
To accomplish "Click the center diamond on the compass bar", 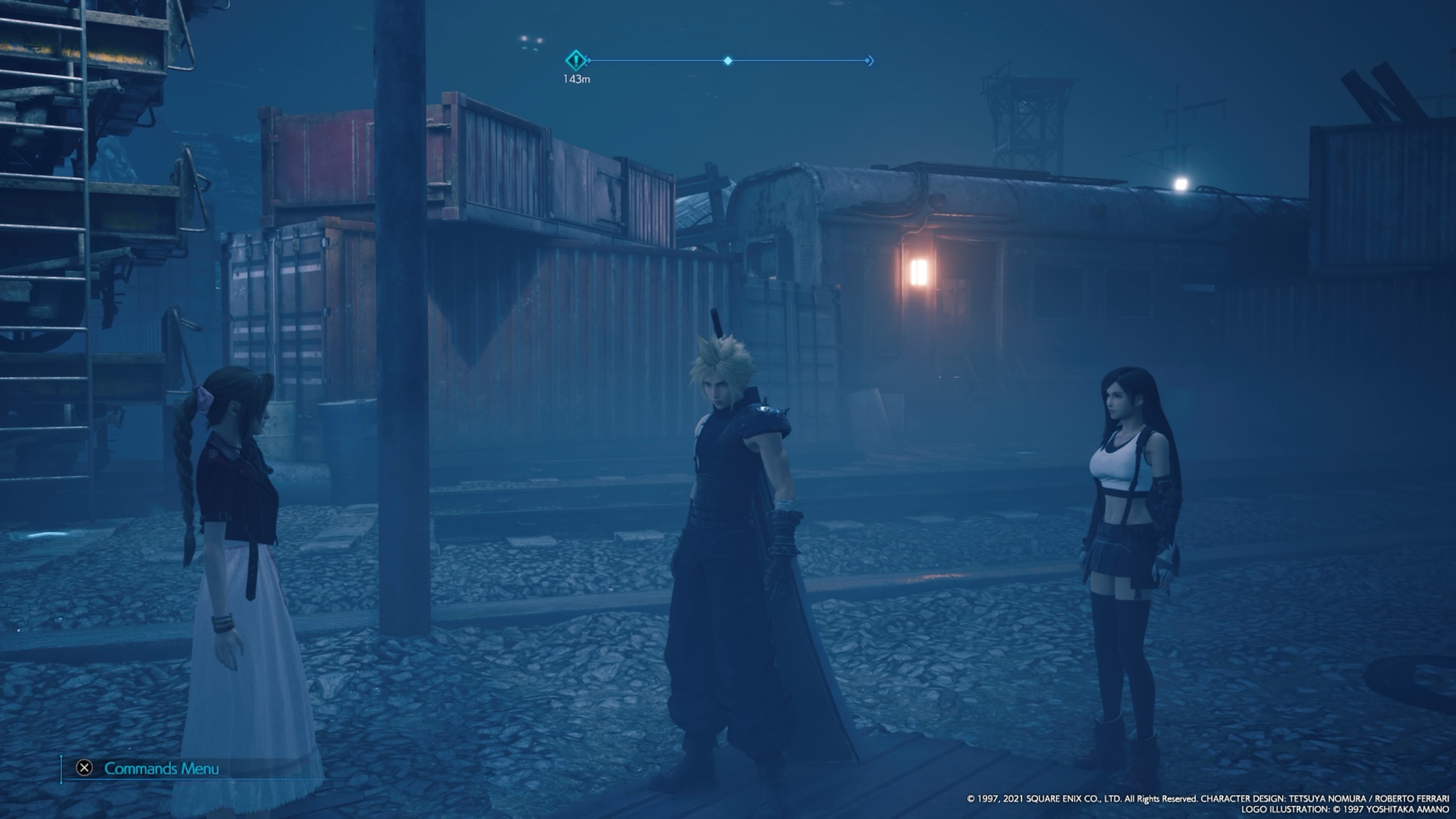I will 727,61.
